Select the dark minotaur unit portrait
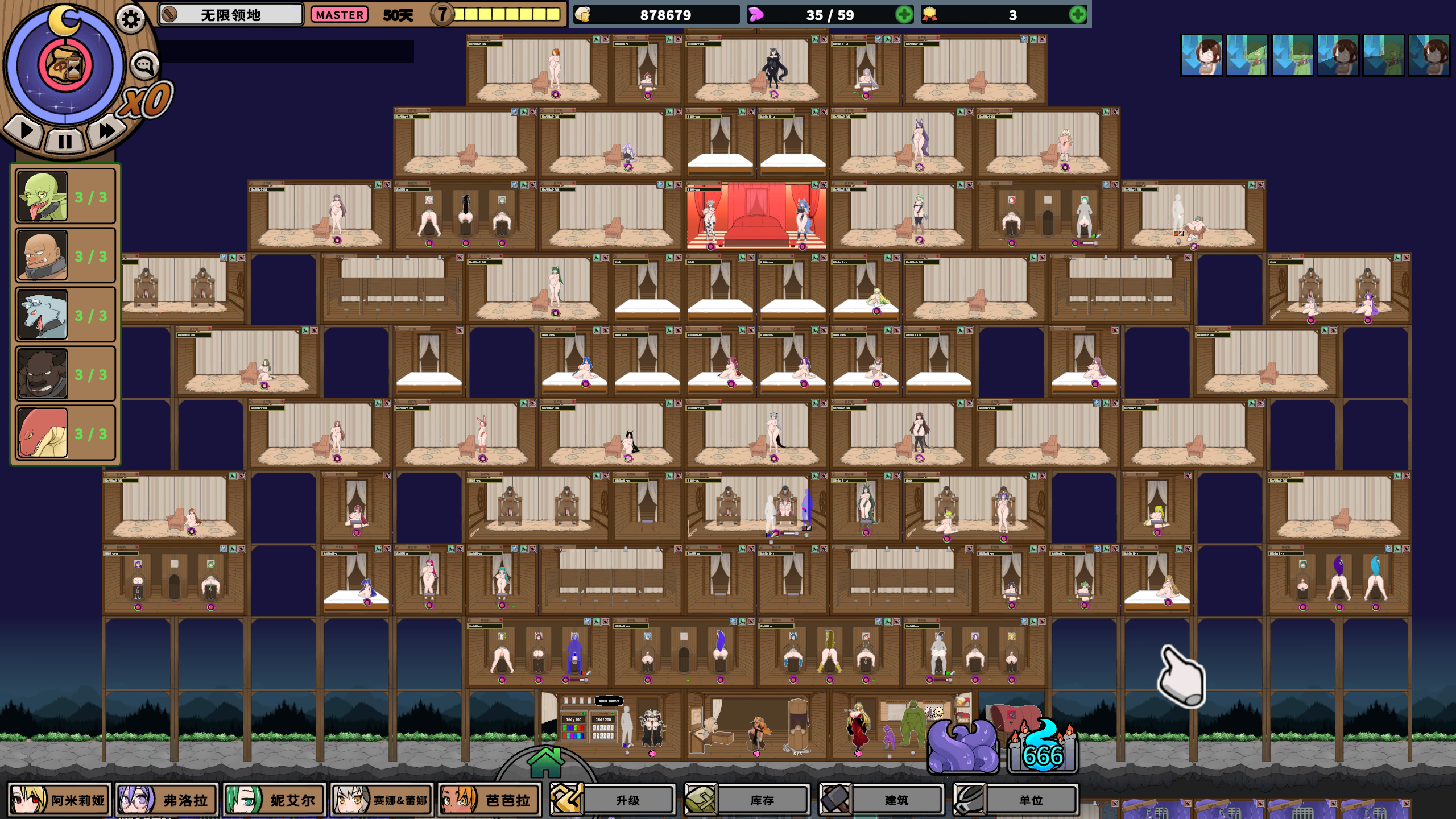 (43, 374)
